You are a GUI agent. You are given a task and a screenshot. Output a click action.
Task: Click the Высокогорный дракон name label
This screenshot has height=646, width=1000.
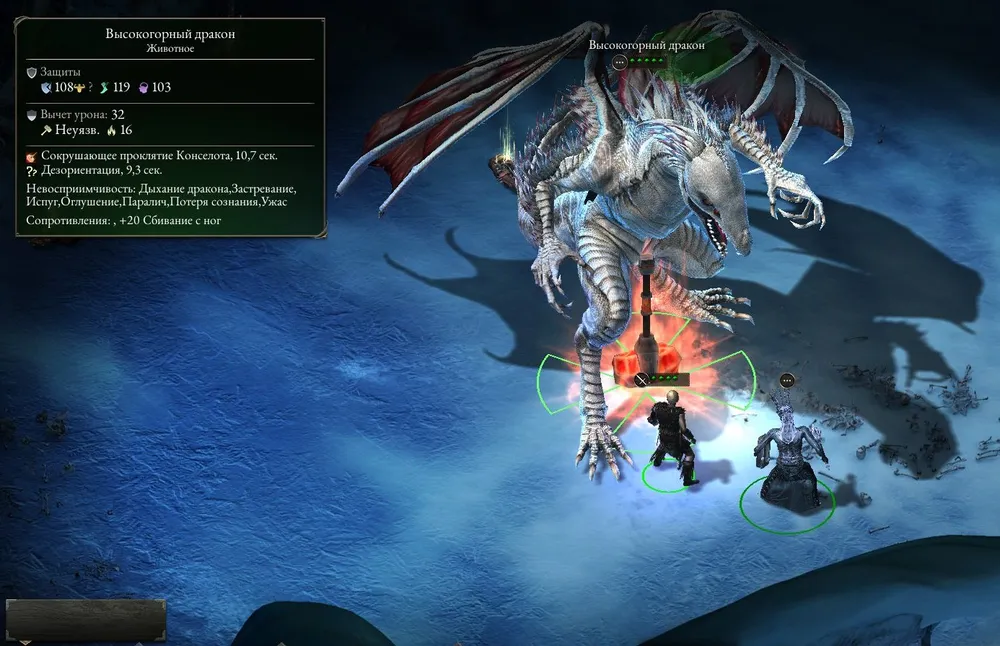tap(646, 45)
